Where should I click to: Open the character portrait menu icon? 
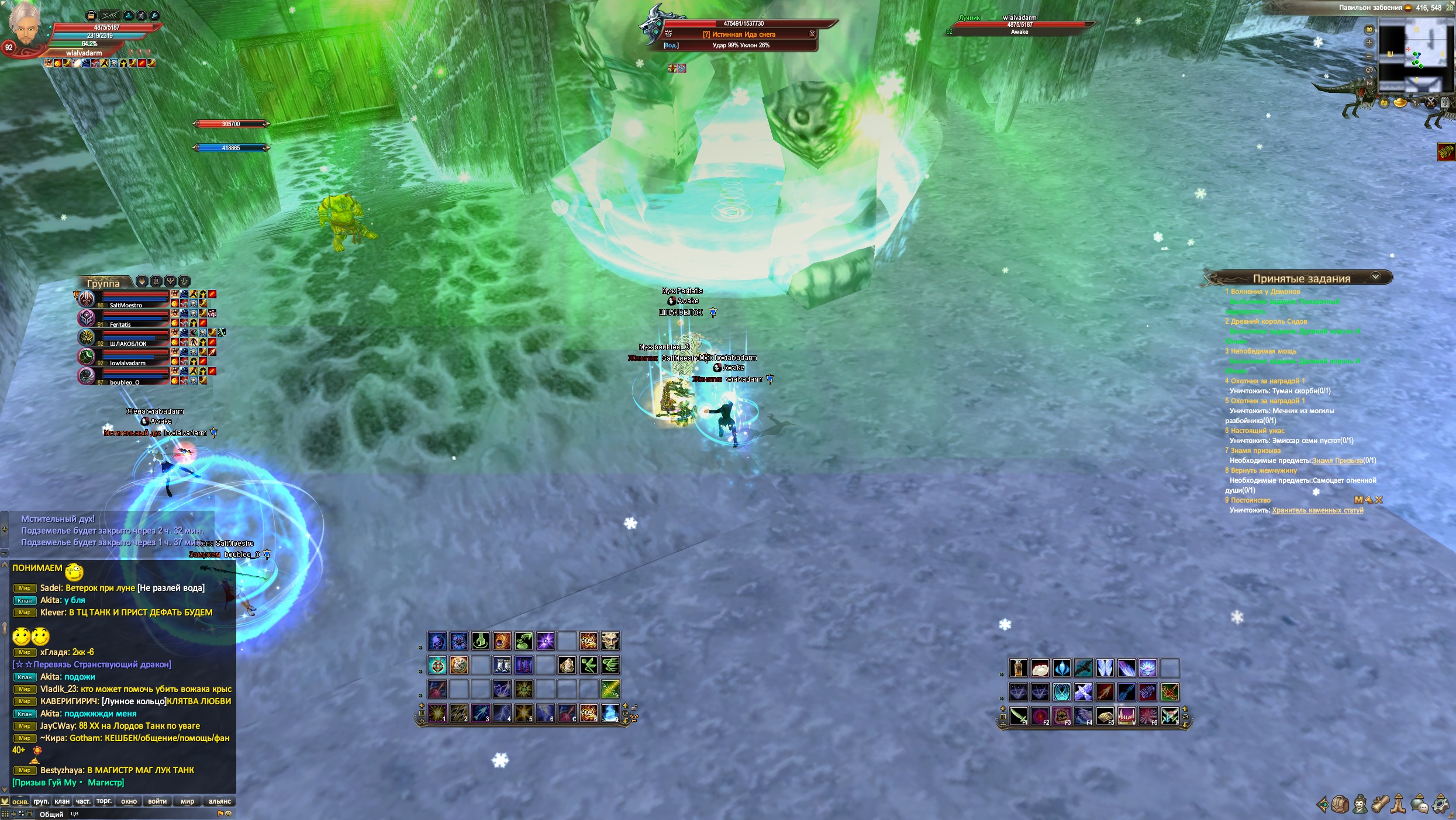(1360, 804)
